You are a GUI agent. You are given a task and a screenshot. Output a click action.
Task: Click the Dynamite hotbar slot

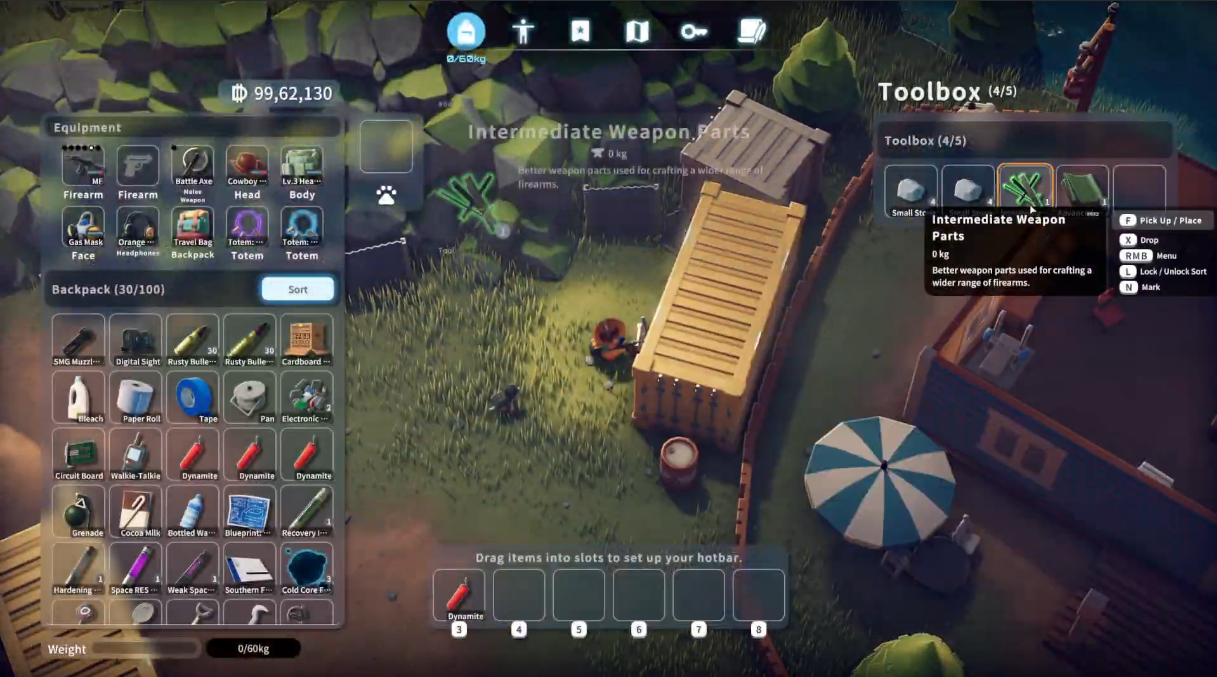coord(459,593)
